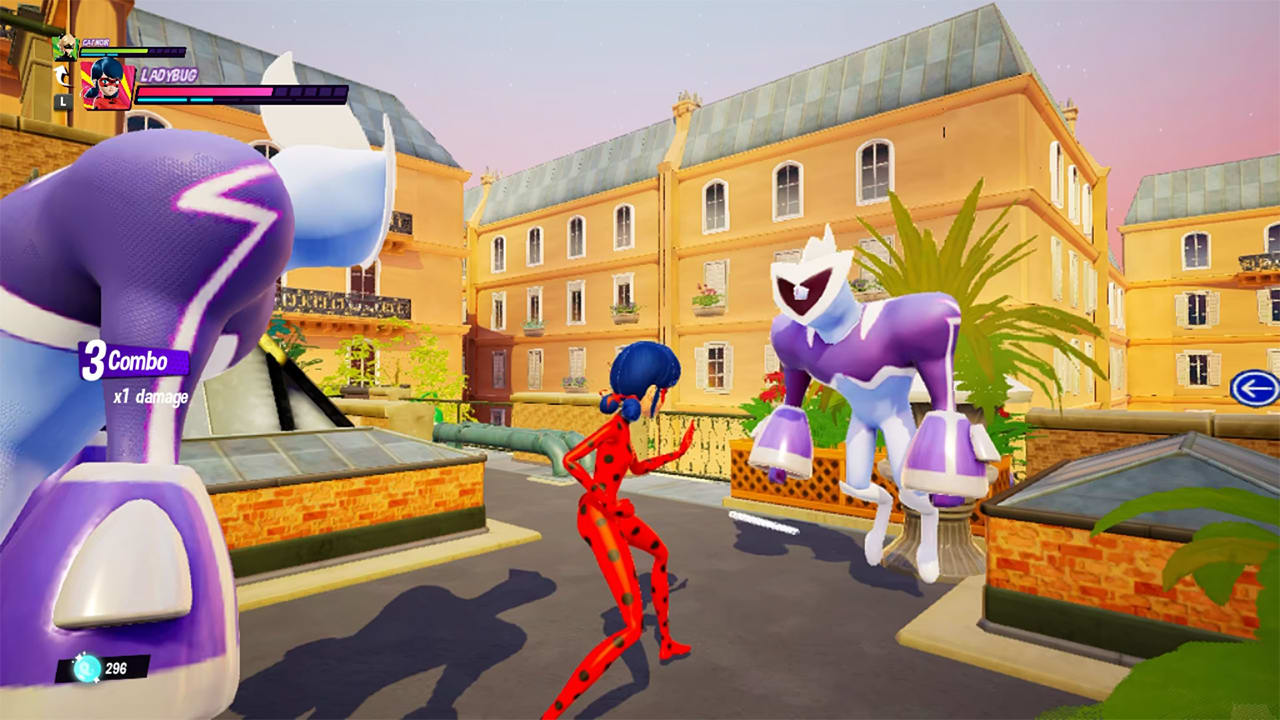Click Ladybug's pink health bar
The image size is (1280, 720).
pos(205,92)
